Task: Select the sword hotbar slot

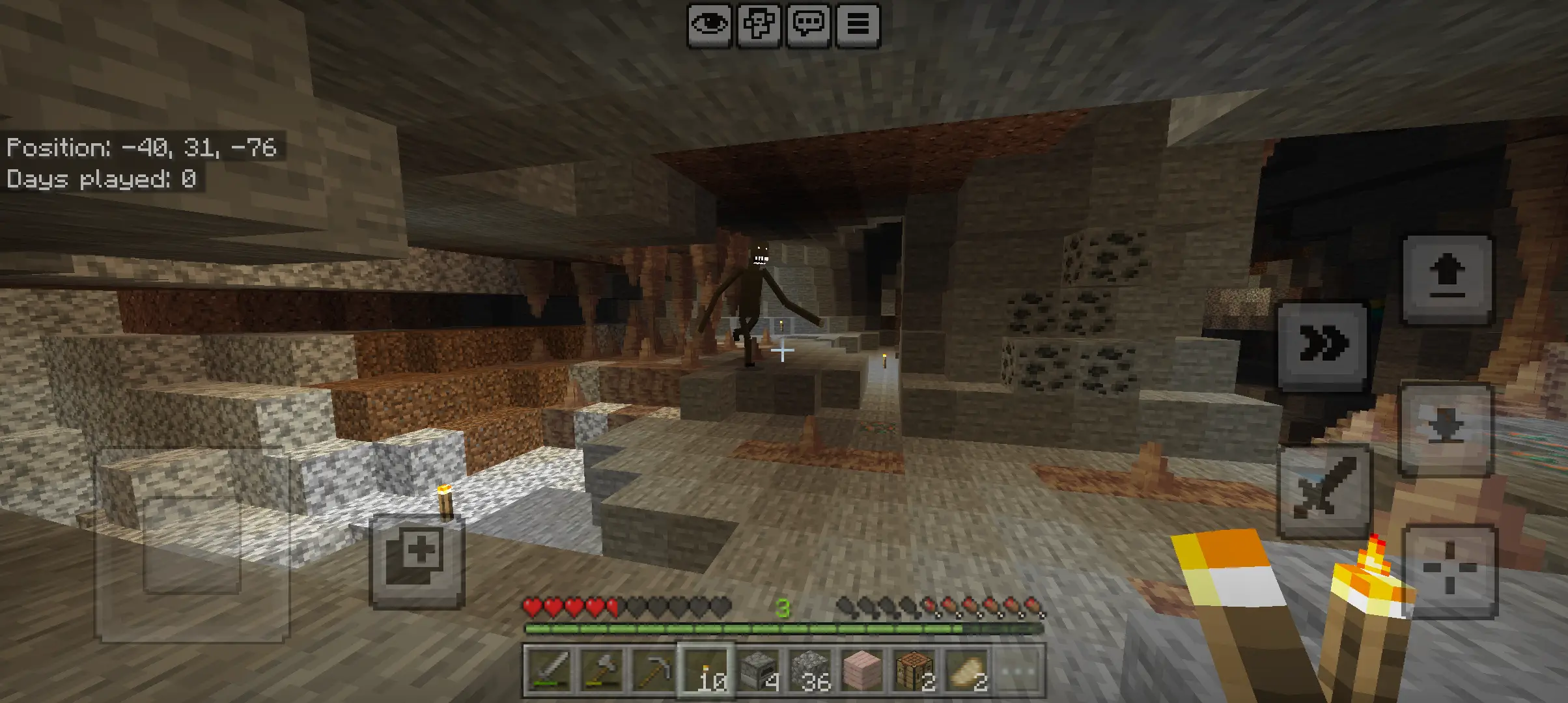Action: [550, 670]
